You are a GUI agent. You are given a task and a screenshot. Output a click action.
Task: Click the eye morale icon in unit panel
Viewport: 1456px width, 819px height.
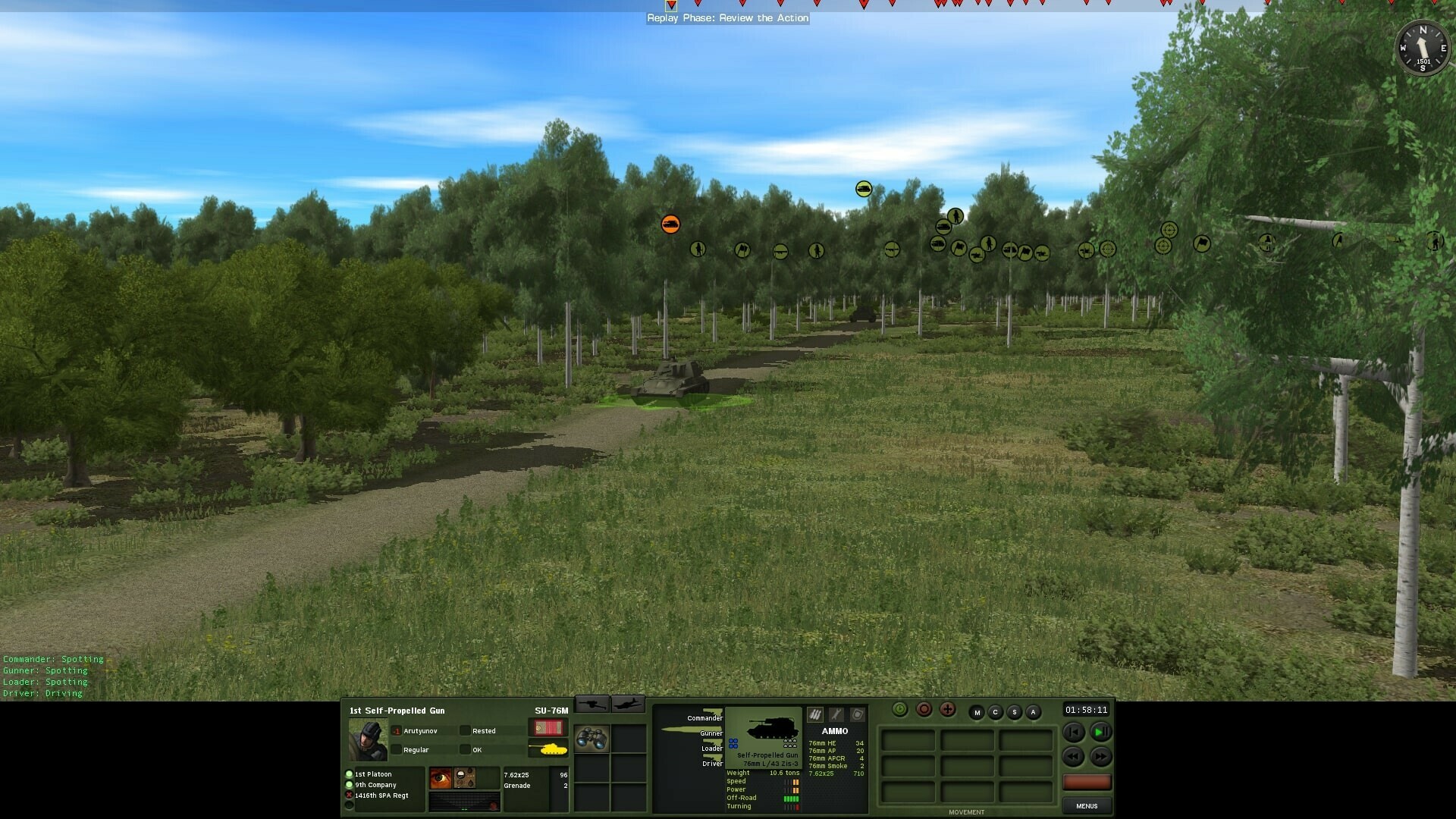click(x=440, y=777)
